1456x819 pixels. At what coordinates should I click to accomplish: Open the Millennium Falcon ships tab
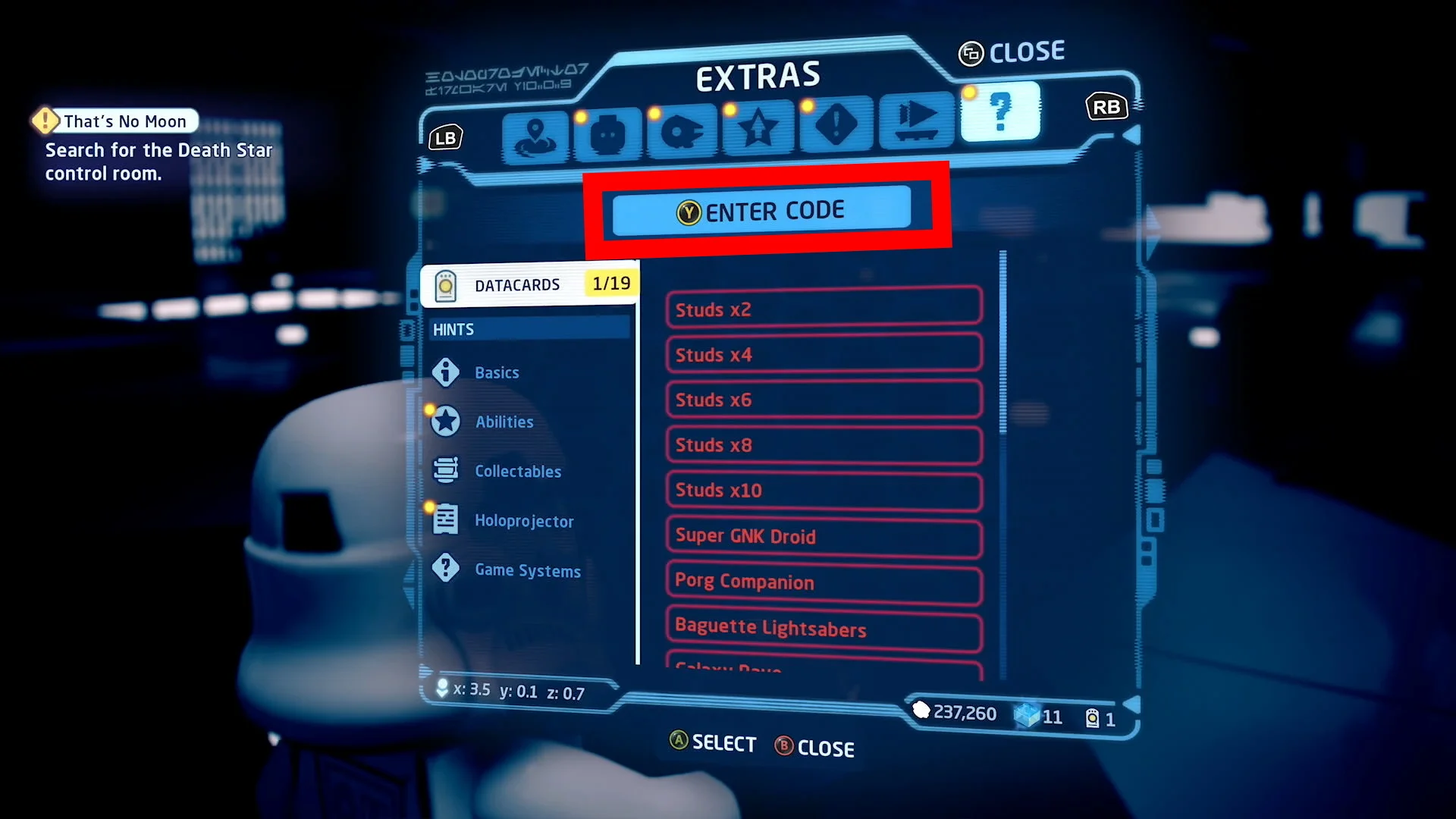(x=682, y=128)
